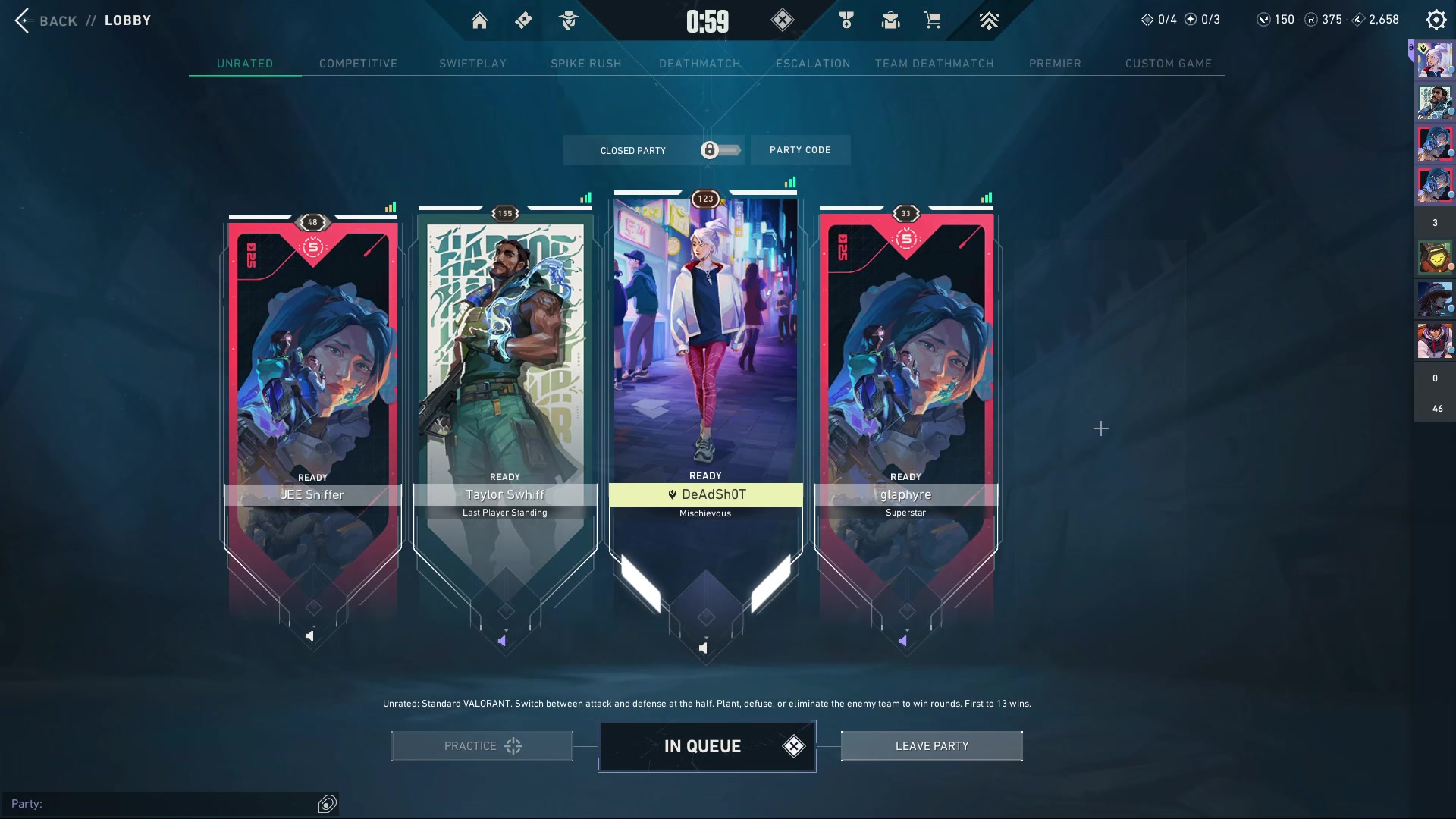This screenshot has width=1456, height=819.
Task: Switch to the Competitive mode tab
Action: pyautogui.click(x=358, y=64)
